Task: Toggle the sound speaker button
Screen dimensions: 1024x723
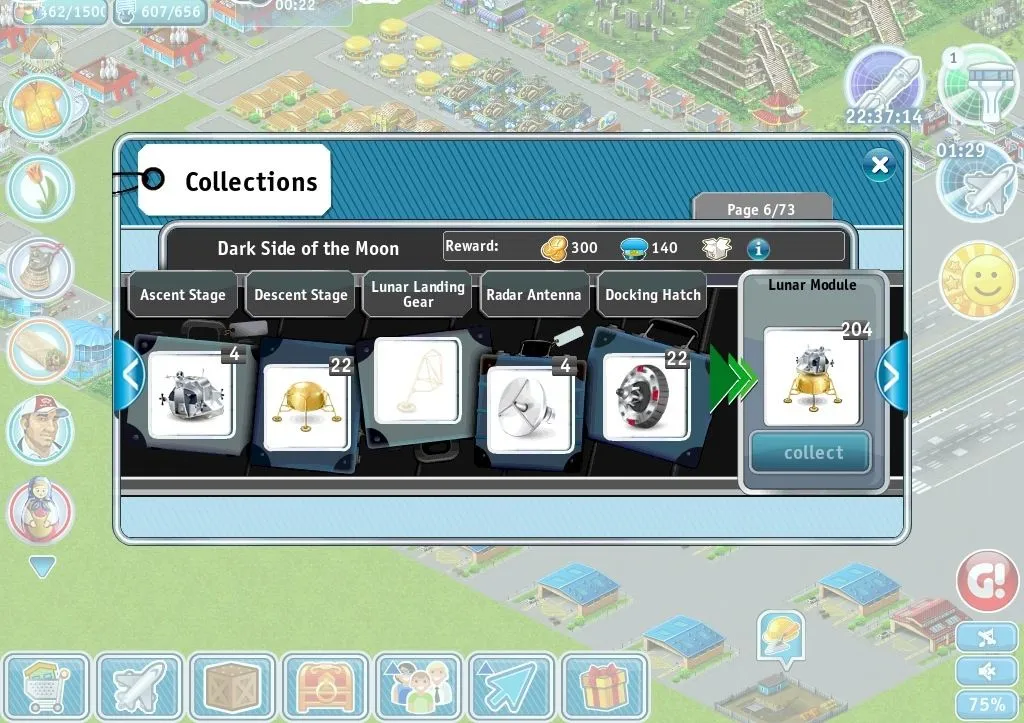Action: click(x=986, y=670)
